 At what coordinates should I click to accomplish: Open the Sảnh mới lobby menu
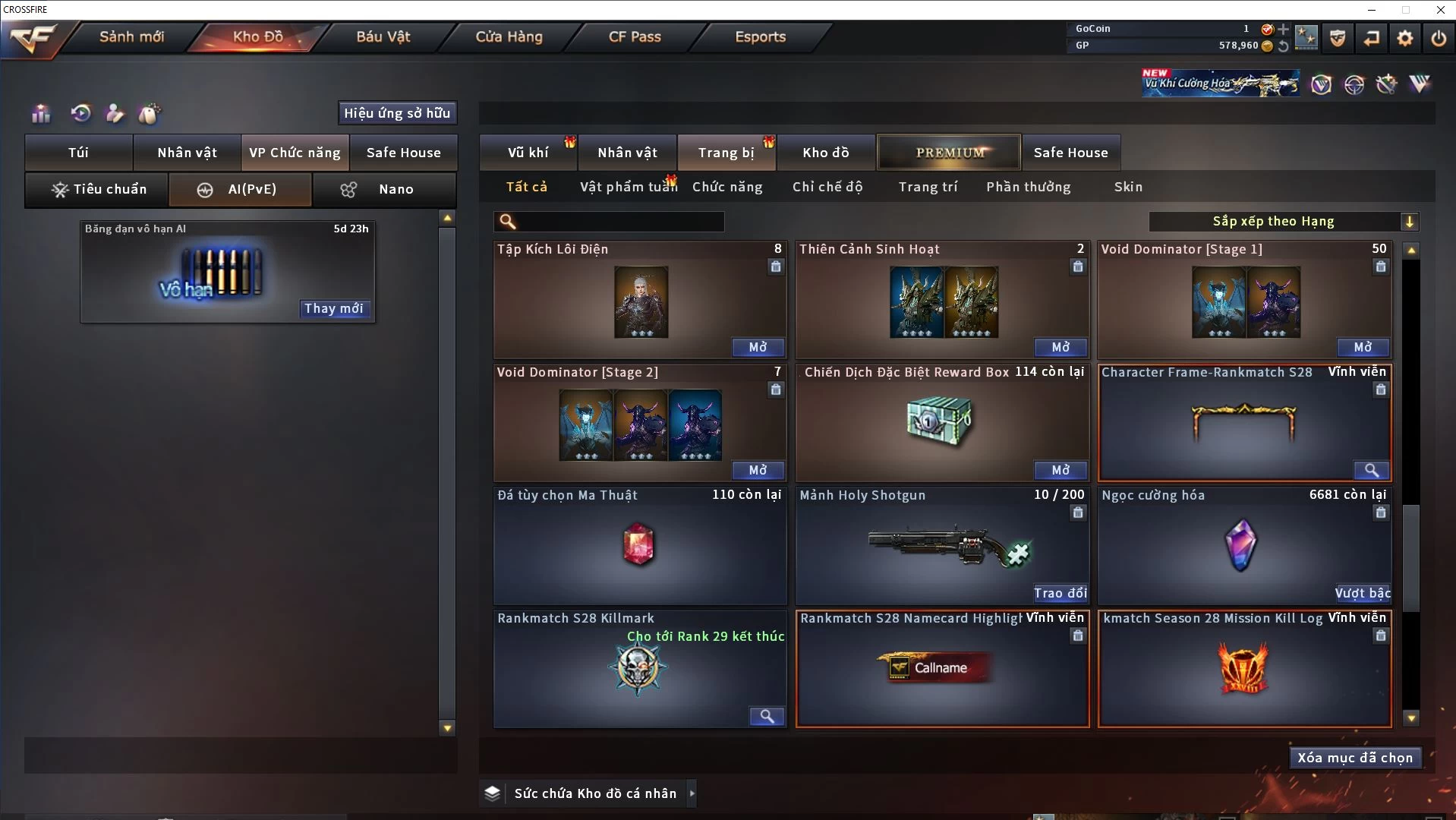coord(131,36)
